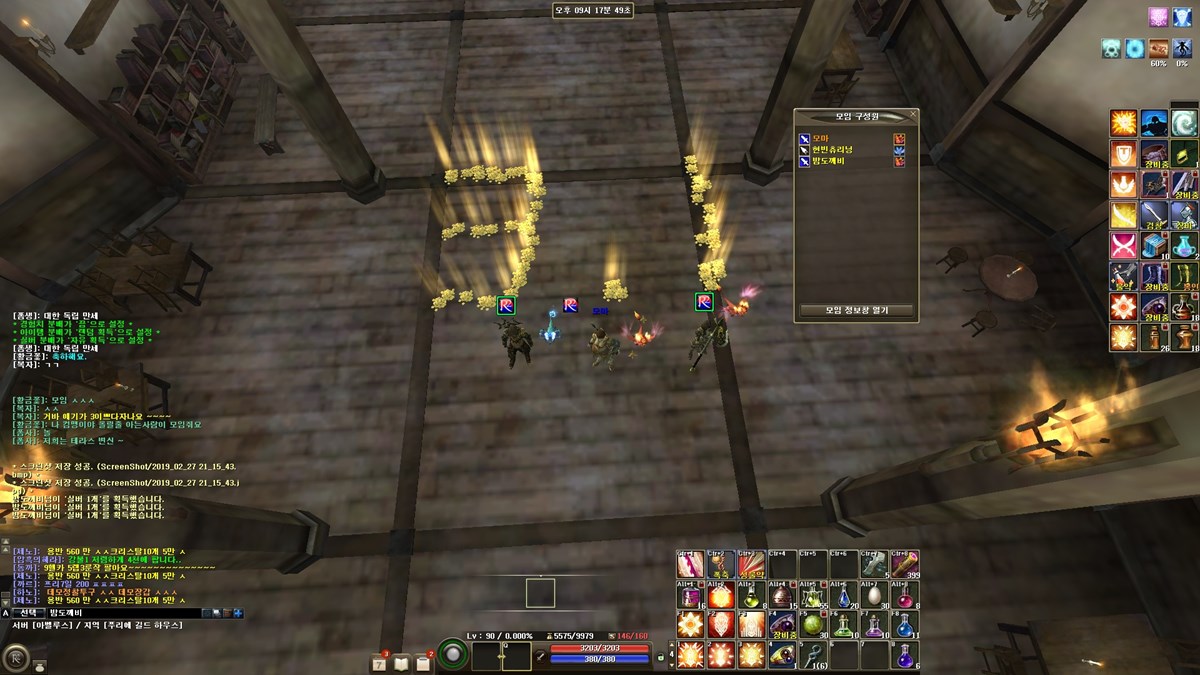Select party member 오마 in the list
Screen dimensions: 1200x675
pyautogui.click(x=822, y=137)
